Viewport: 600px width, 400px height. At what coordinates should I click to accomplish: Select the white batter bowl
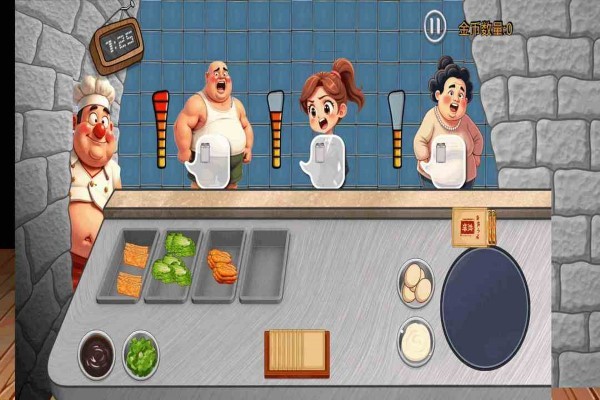point(415,341)
